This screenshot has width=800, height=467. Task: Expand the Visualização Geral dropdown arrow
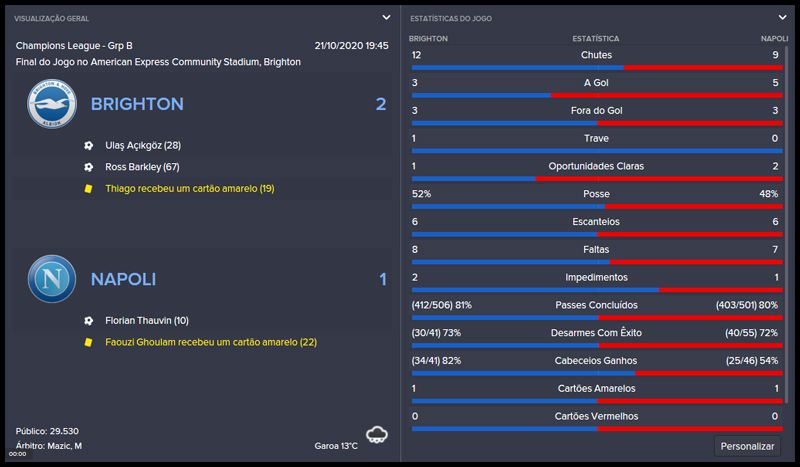click(x=386, y=17)
